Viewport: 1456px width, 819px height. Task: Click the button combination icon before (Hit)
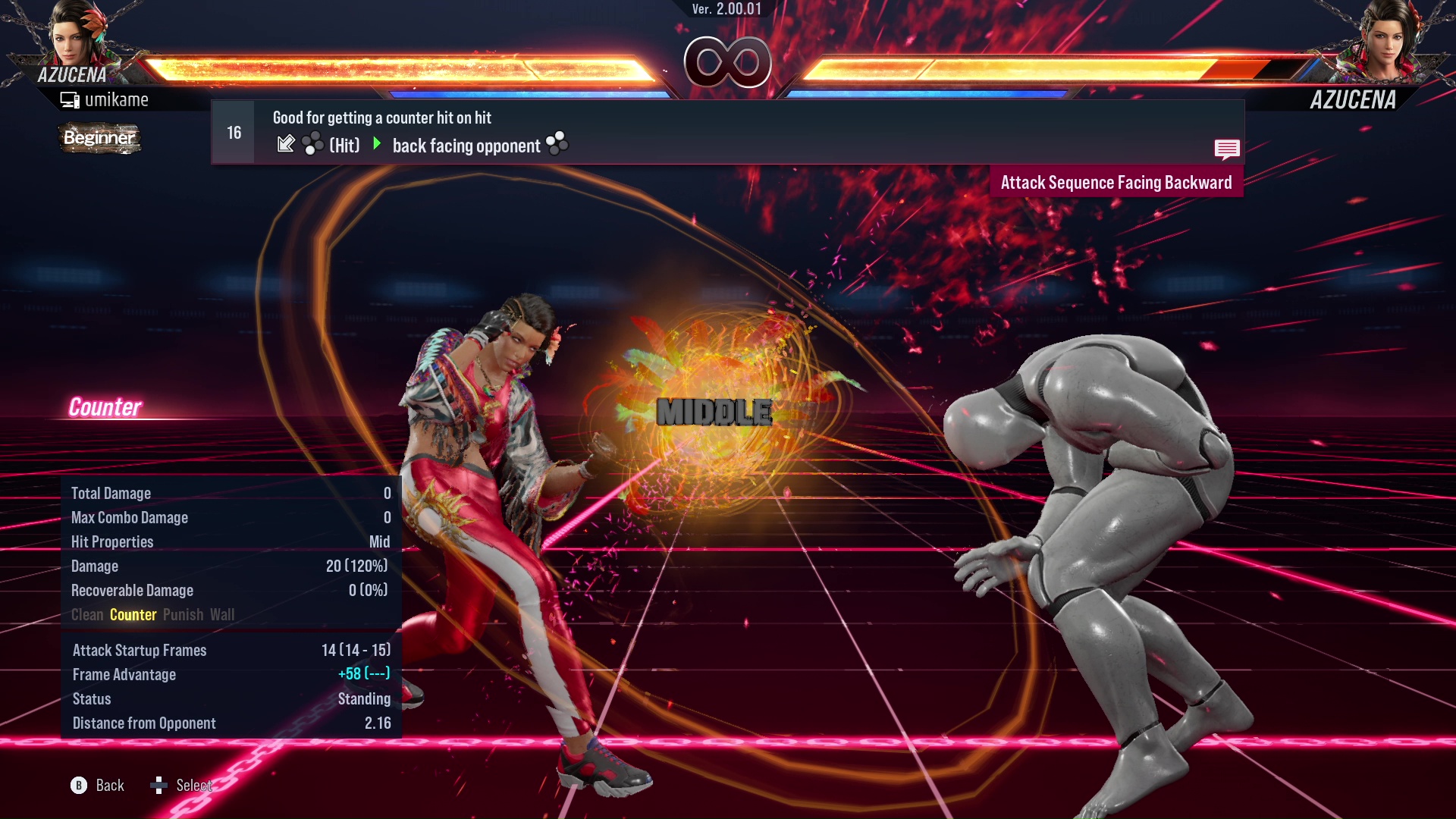(313, 144)
